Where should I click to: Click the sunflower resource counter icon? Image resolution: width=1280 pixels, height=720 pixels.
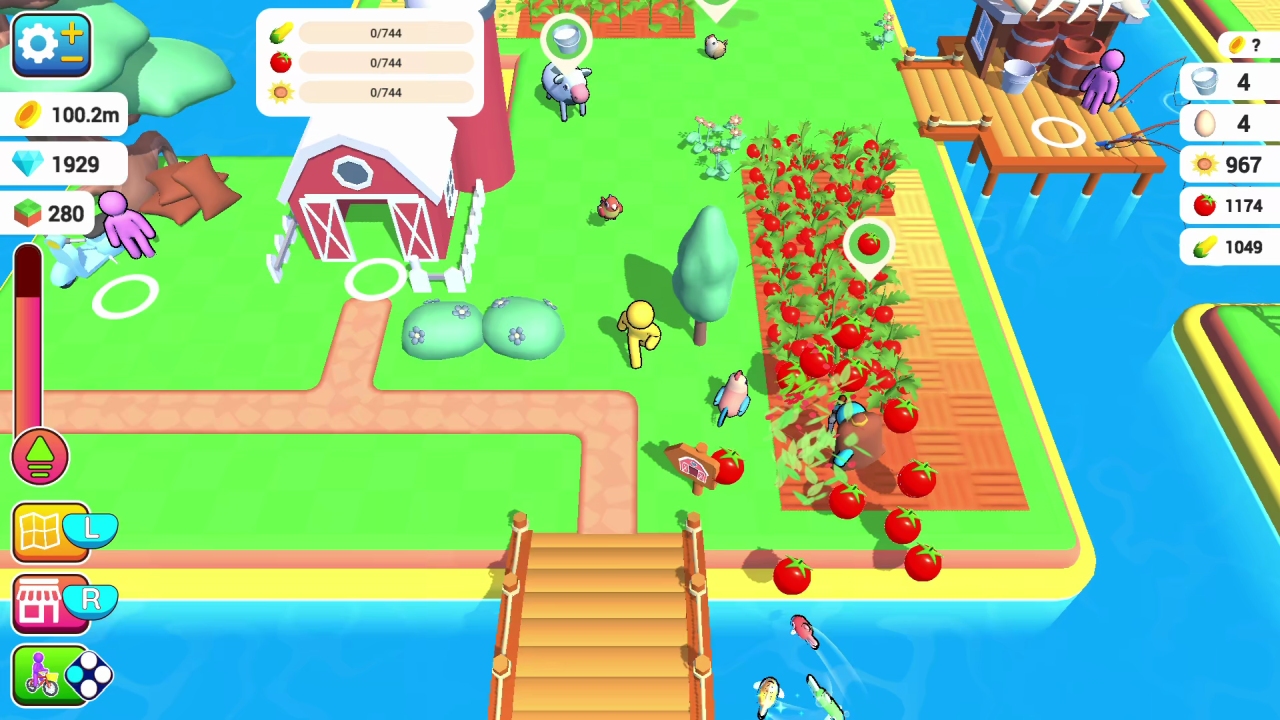coord(1205,164)
